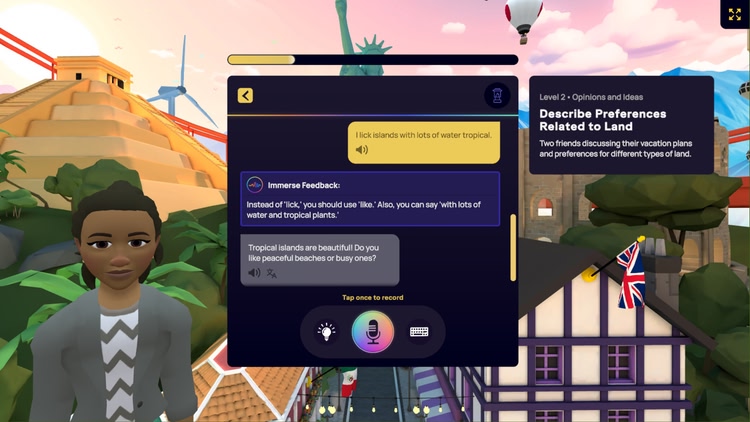Play audio of the tropical islands reply
Screen dimensions: 750x422
tap(254, 272)
